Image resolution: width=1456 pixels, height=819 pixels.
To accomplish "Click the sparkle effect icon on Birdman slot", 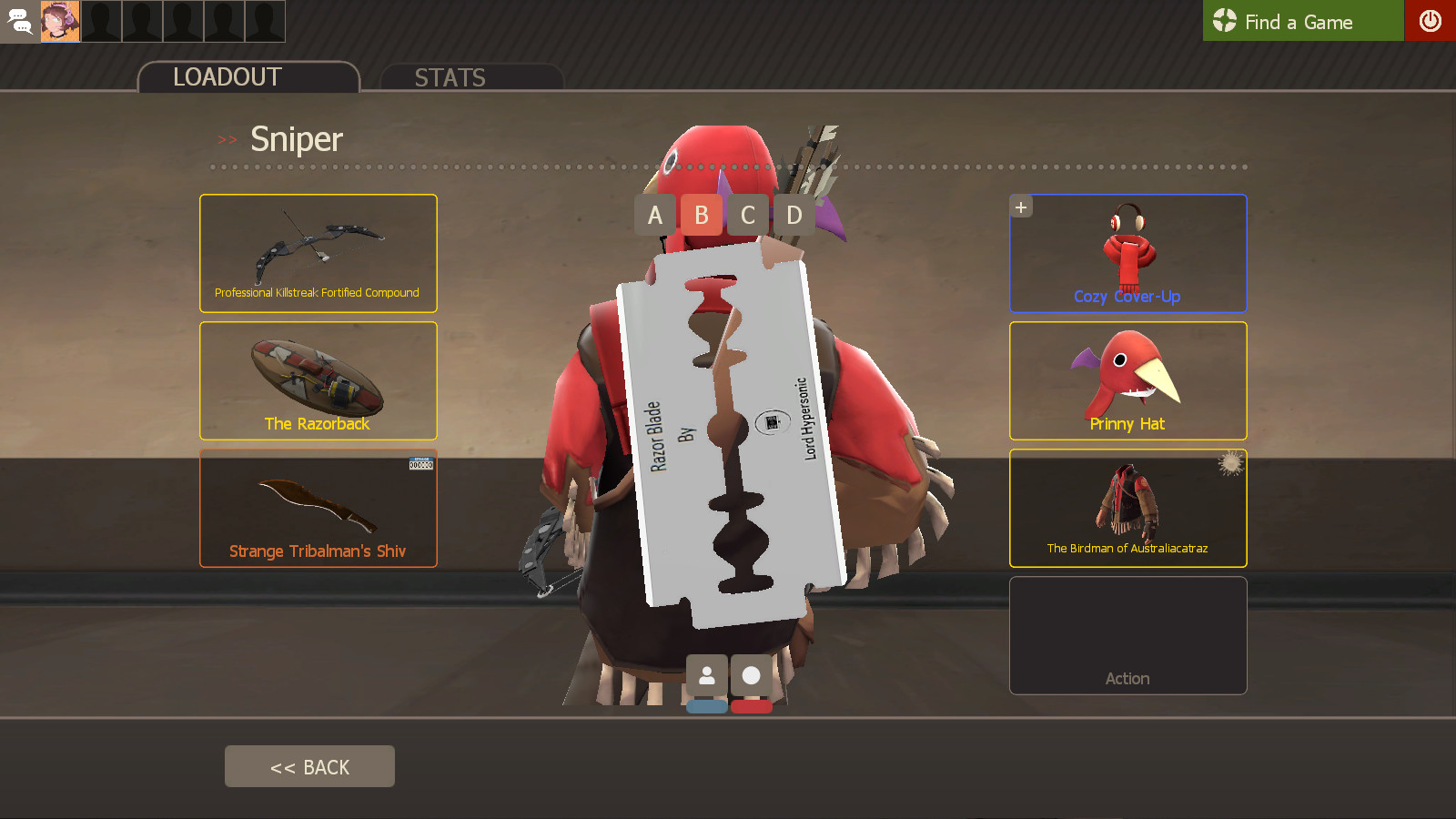I will click(x=1230, y=464).
